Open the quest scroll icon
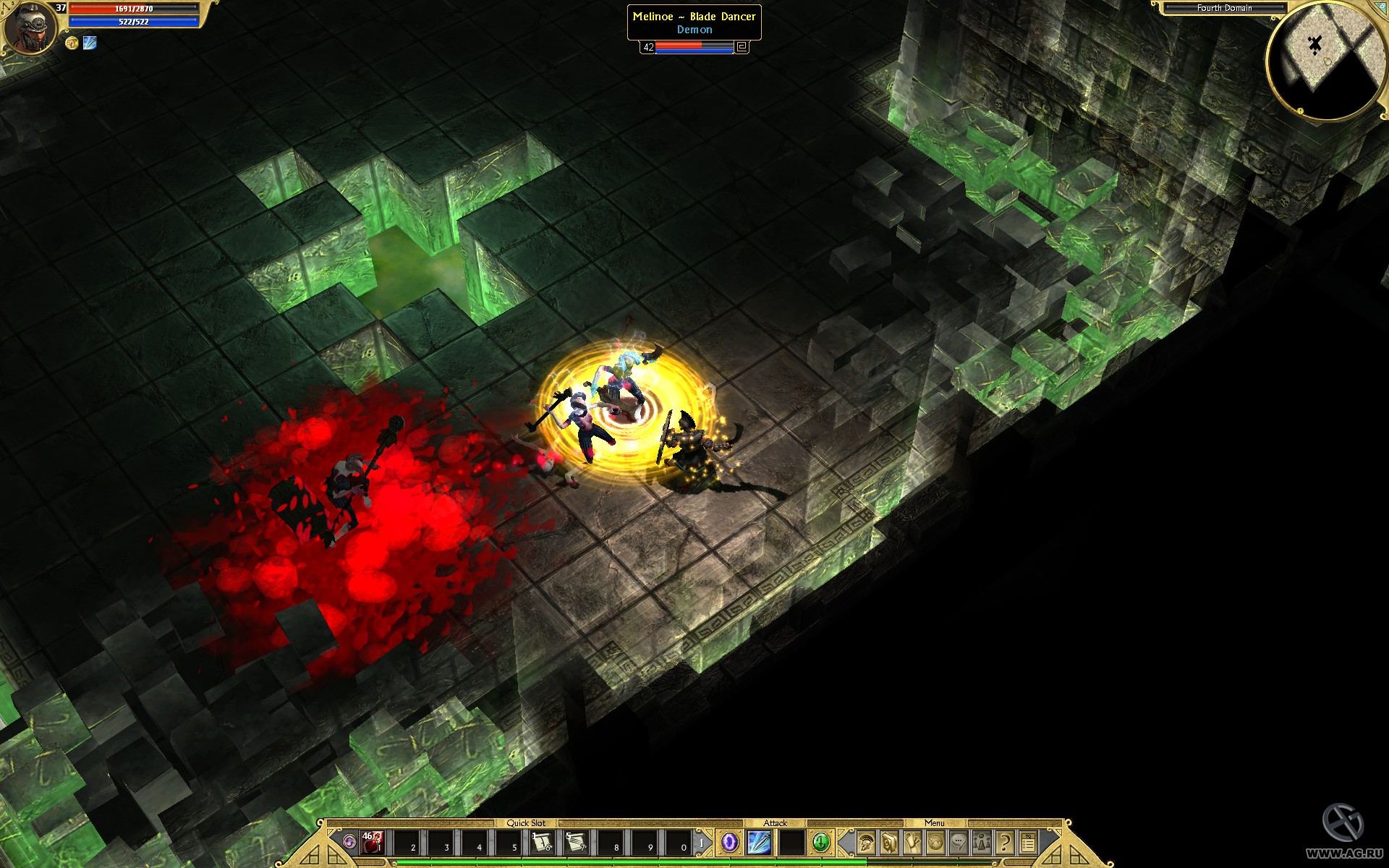This screenshot has height=868, width=1389. 912,842
